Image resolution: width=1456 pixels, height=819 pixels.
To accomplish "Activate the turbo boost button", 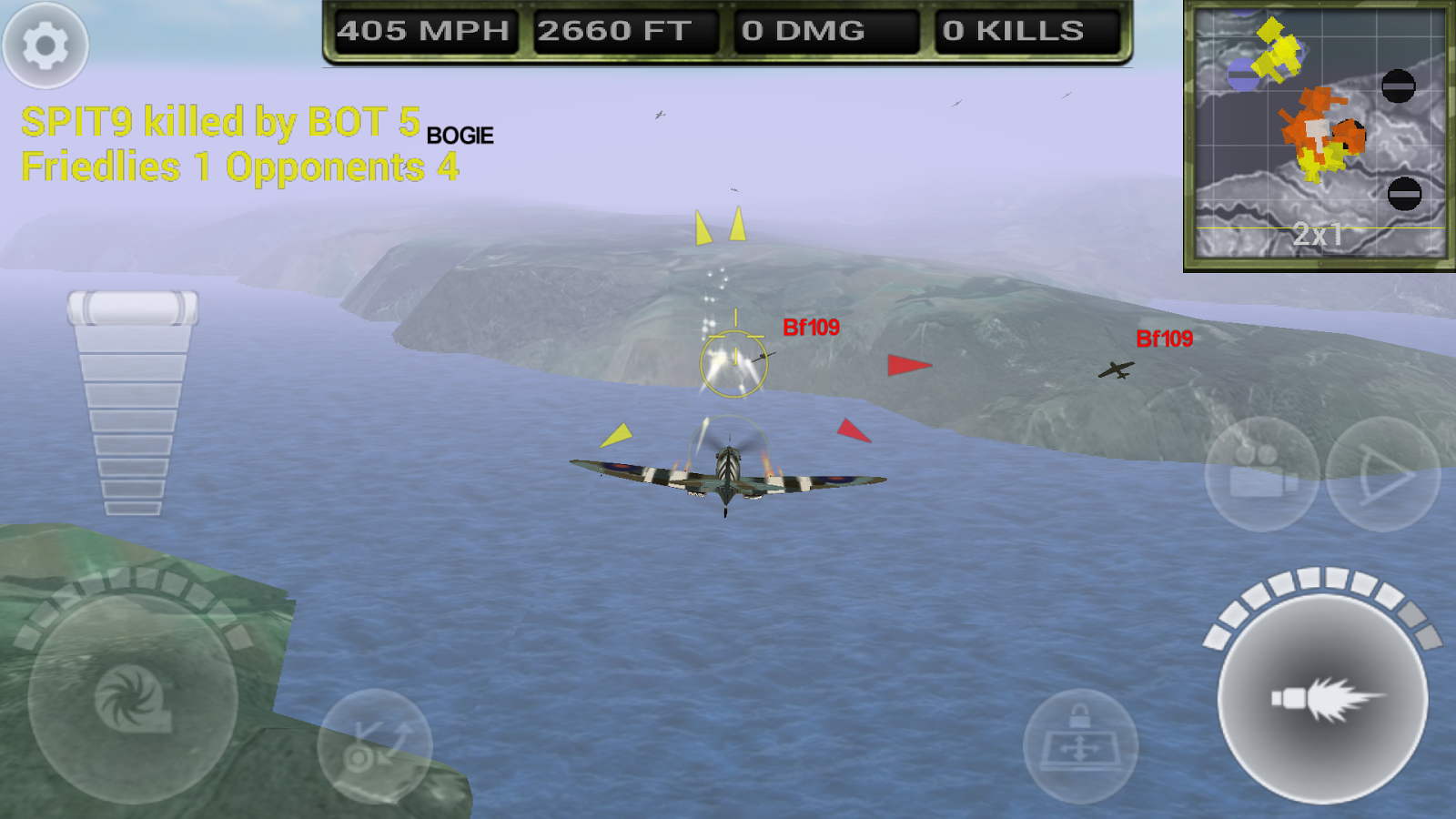I will [x=133, y=699].
